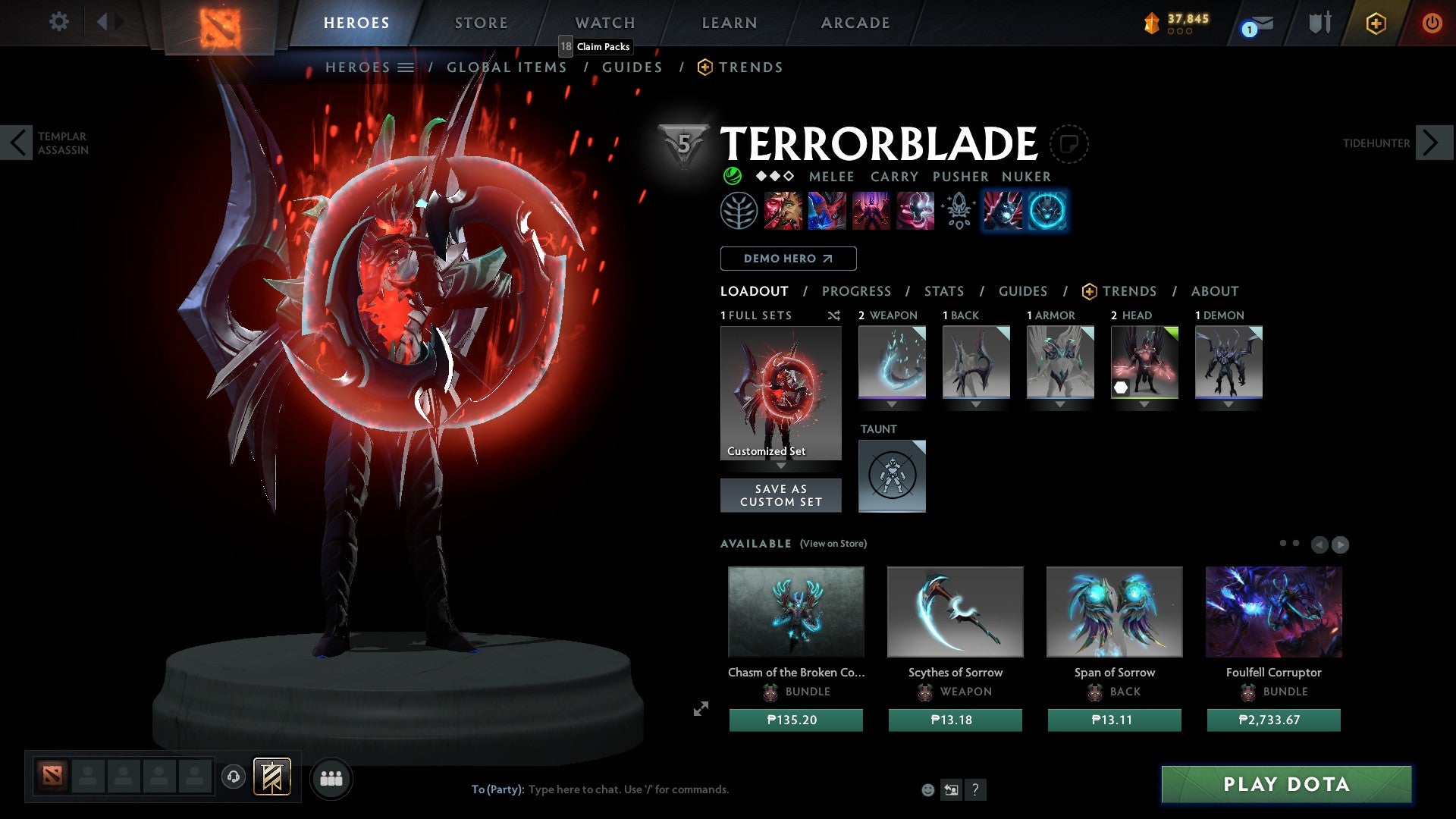Screen dimensions: 1456x819
Task: Click the shuffle toggle next to Full Sets
Action: 833,315
